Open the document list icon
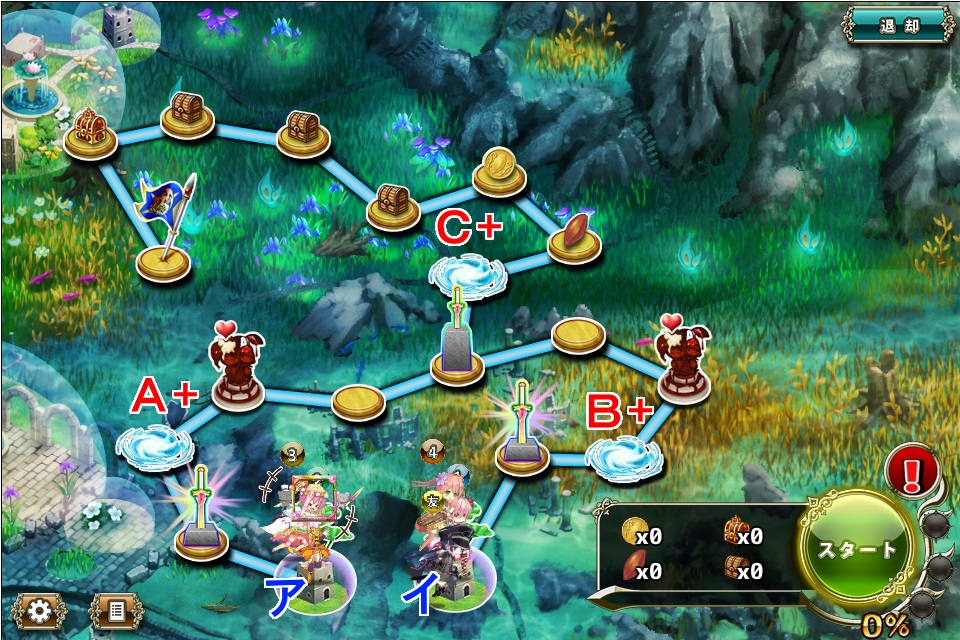The width and height of the screenshot is (960, 640). click(116, 609)
